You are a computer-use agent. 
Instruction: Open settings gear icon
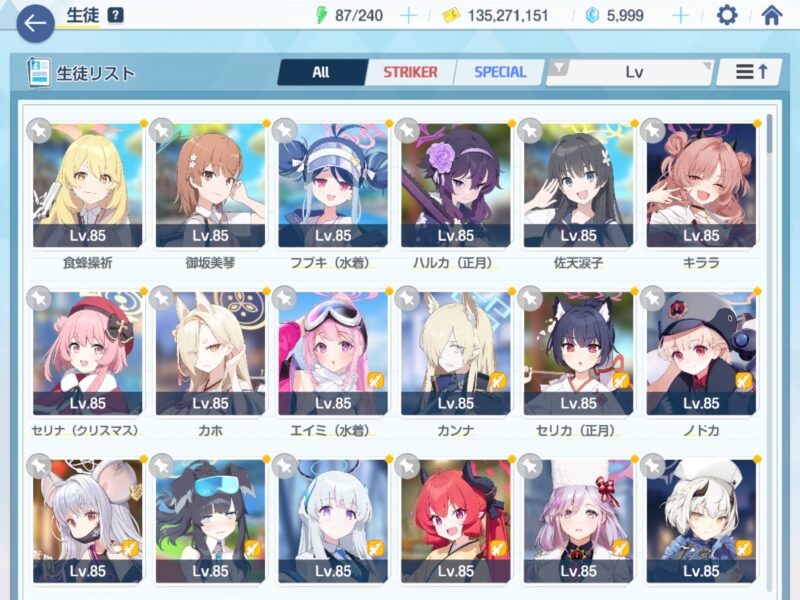coord(727,15)
